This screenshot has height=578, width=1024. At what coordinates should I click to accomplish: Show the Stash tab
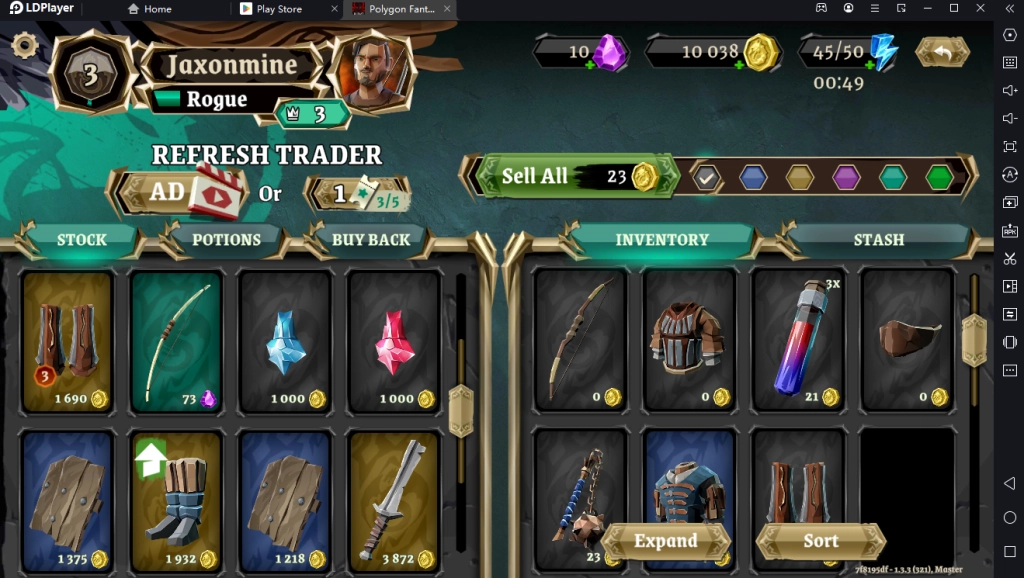click(x=879, y=240)
